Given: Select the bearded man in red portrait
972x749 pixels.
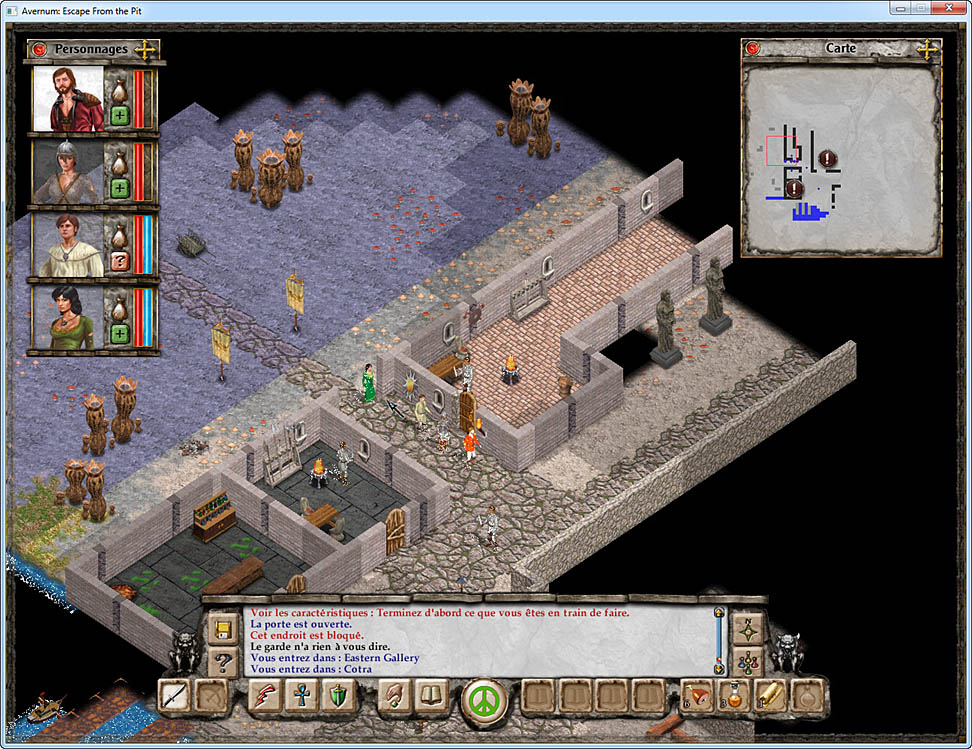Looking at the screenshot, I should click(67, 99).
